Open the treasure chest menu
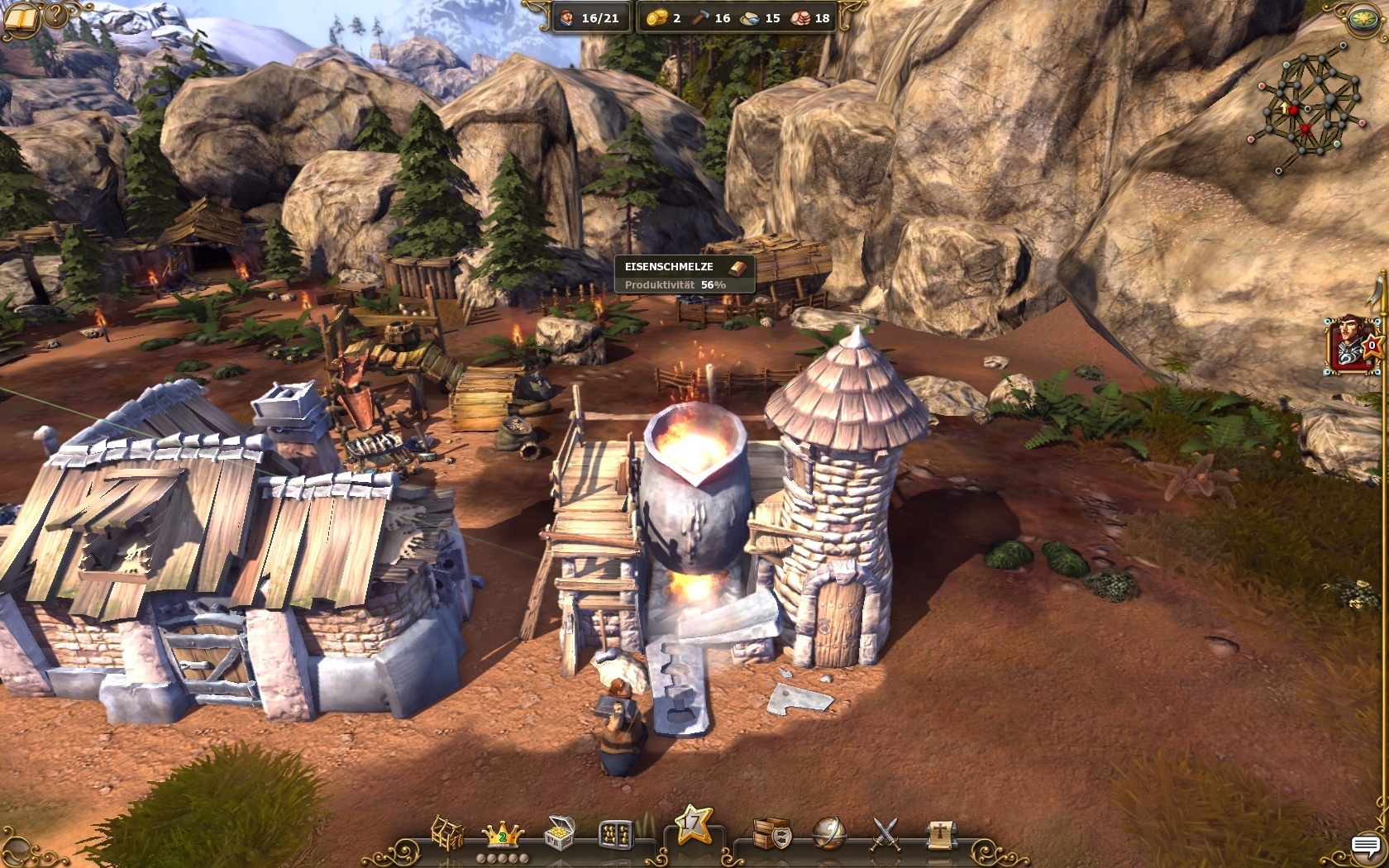Screen dimensions: 1389x868 coord(560,832)
